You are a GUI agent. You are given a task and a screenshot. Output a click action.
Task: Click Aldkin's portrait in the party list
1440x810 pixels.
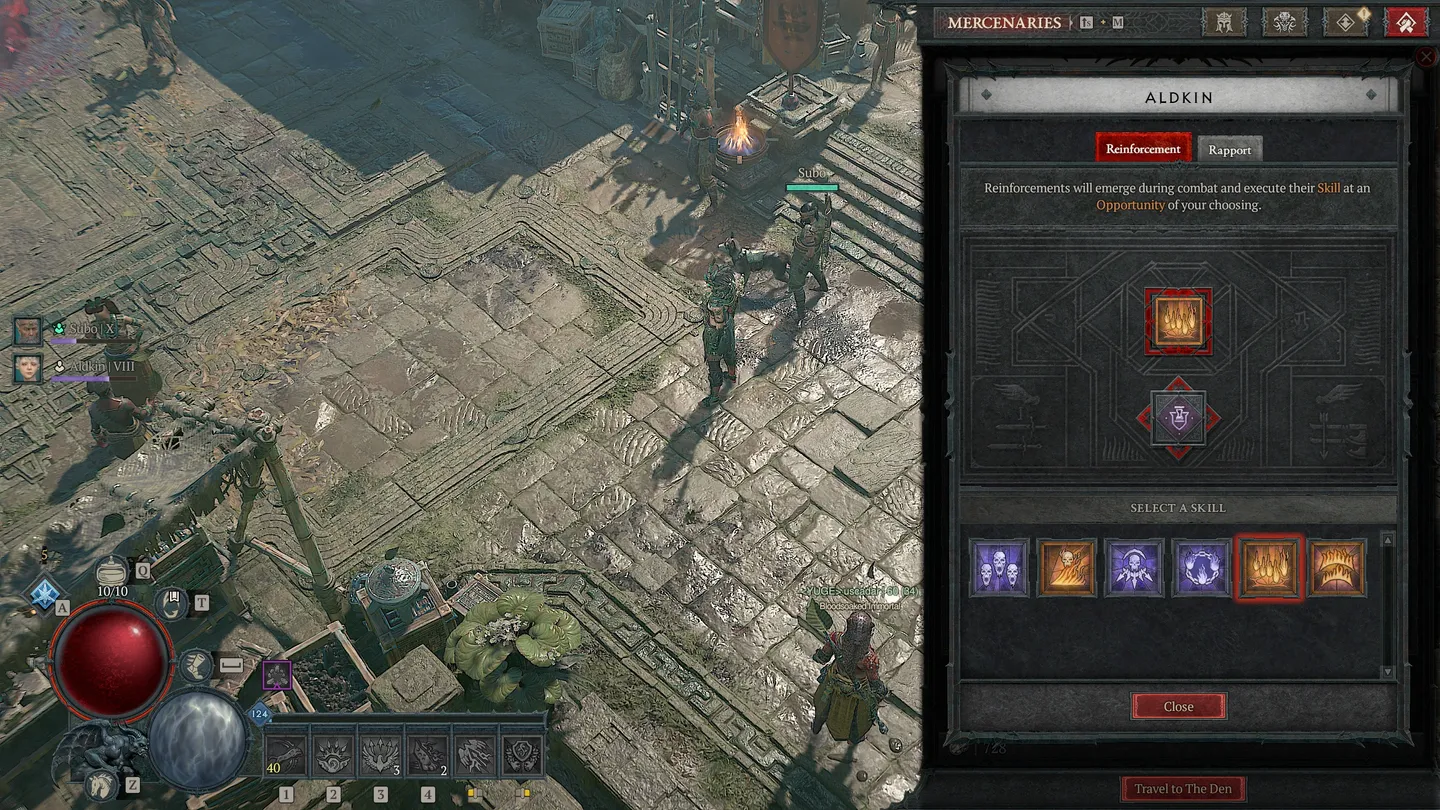(27, 369)
